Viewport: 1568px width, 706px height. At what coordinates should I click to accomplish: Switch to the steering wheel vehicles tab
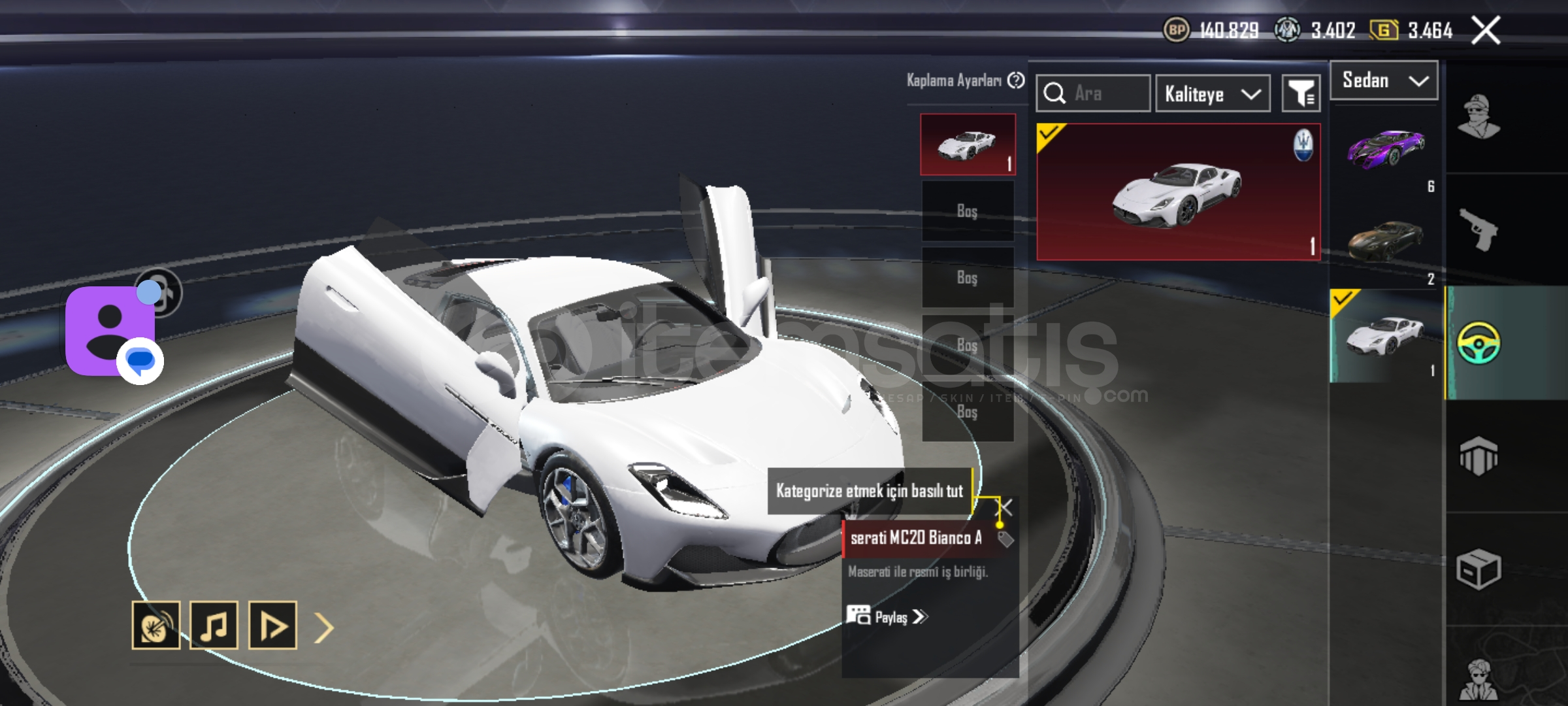click(x=1479, y=343)
